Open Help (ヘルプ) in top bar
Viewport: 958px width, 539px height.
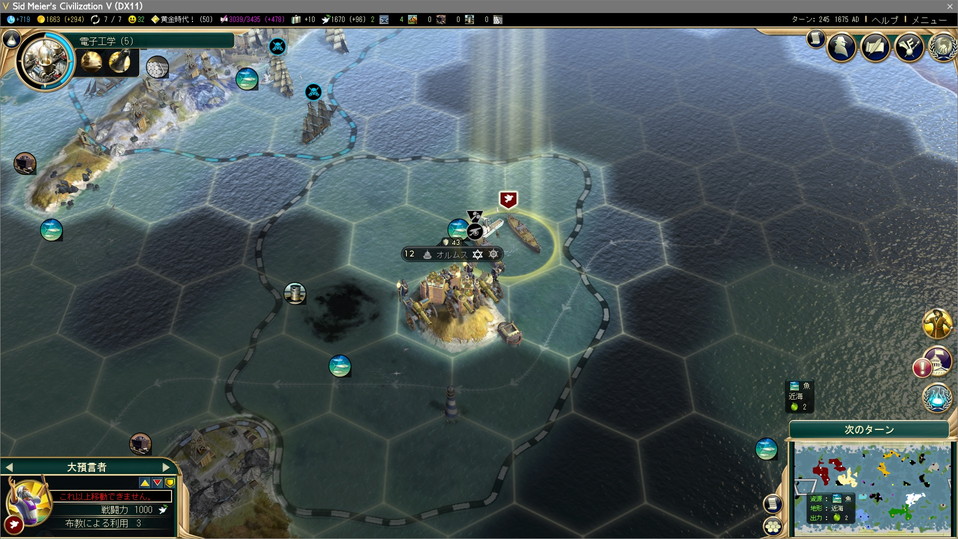click(x=884, y=20)
